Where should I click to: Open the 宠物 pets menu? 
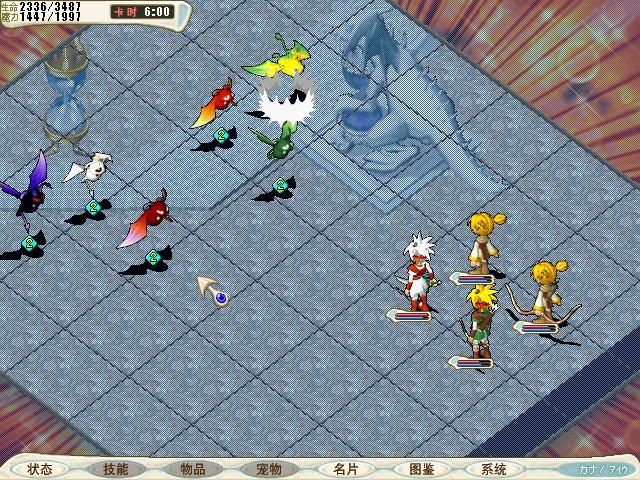coord(268,468)
